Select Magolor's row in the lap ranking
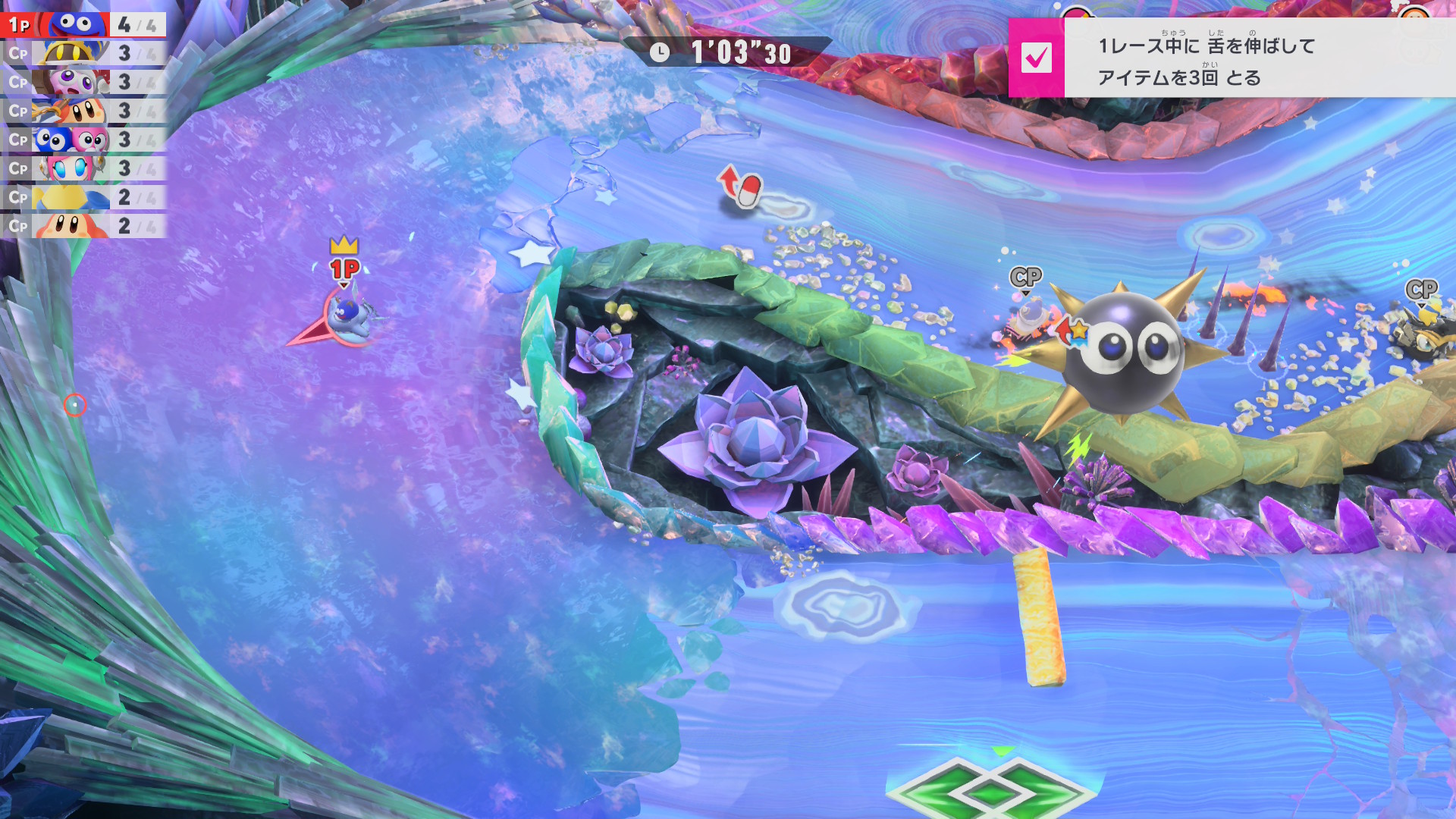This screenshot has width=1456, height=819. click(83, 54)
